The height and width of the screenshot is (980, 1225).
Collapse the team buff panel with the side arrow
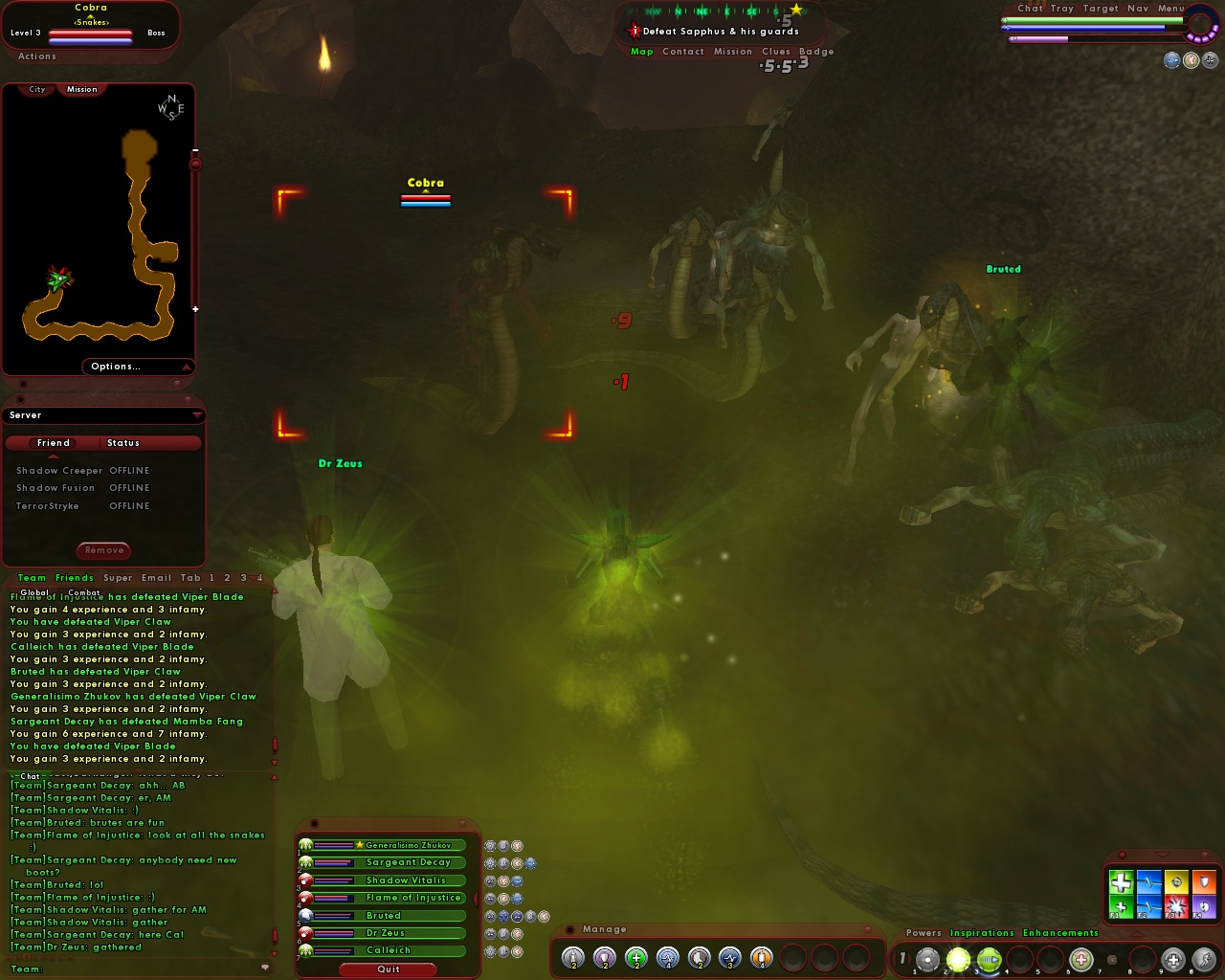pos(476,898)
